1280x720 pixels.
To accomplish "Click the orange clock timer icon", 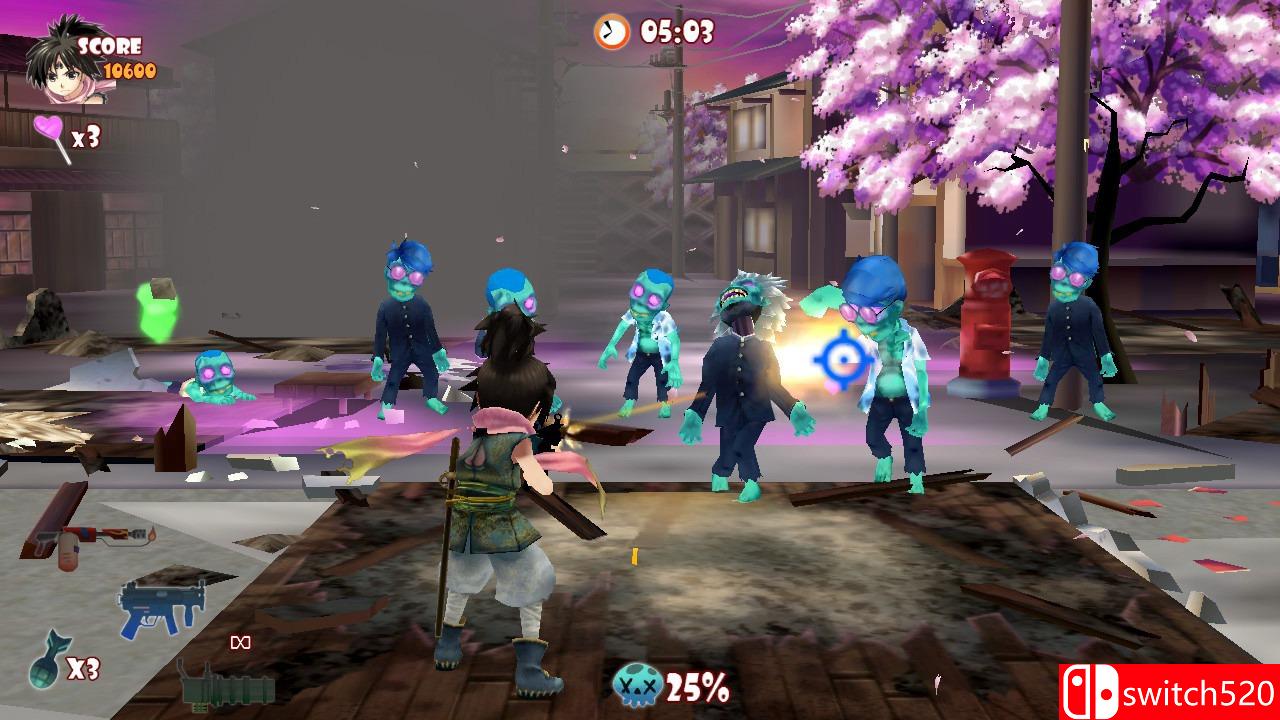I will [610, 32].
